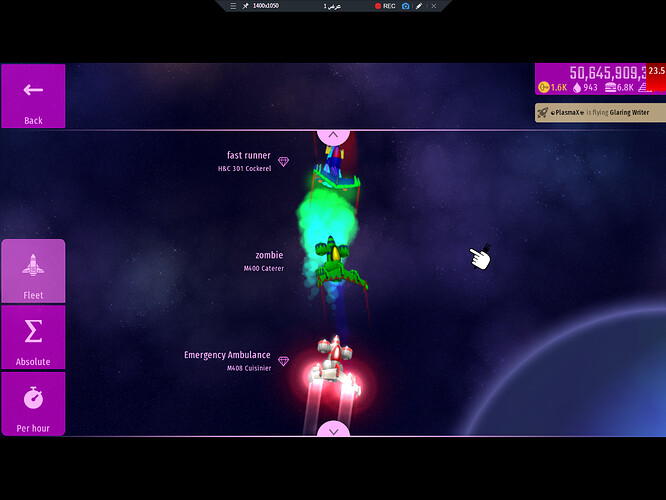Screen dimensions: 666x500
Task: Select the fast runner spacecraft
Action: click(x=330, y=165)
